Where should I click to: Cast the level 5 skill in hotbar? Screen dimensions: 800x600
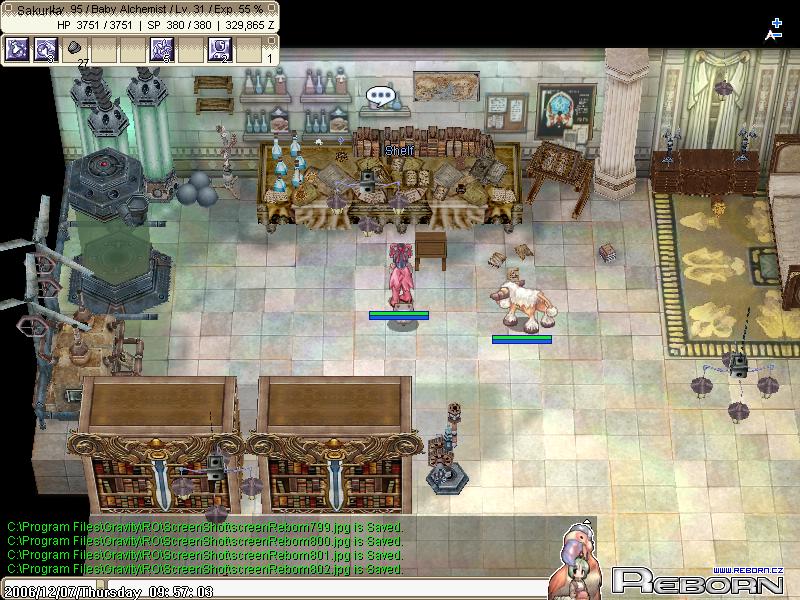click(x=162, y=48)
